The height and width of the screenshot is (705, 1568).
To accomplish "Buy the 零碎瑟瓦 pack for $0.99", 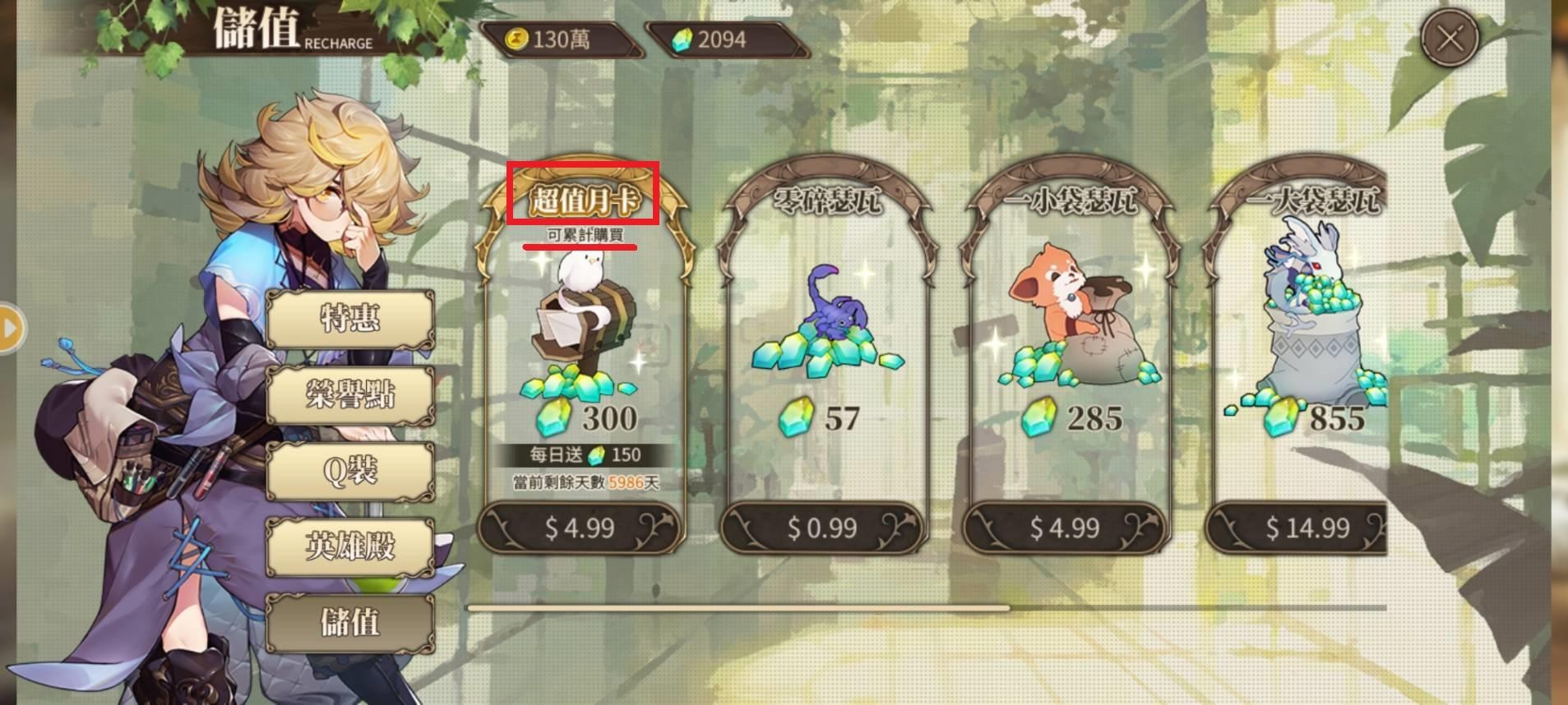I will (x=824, y=527).
